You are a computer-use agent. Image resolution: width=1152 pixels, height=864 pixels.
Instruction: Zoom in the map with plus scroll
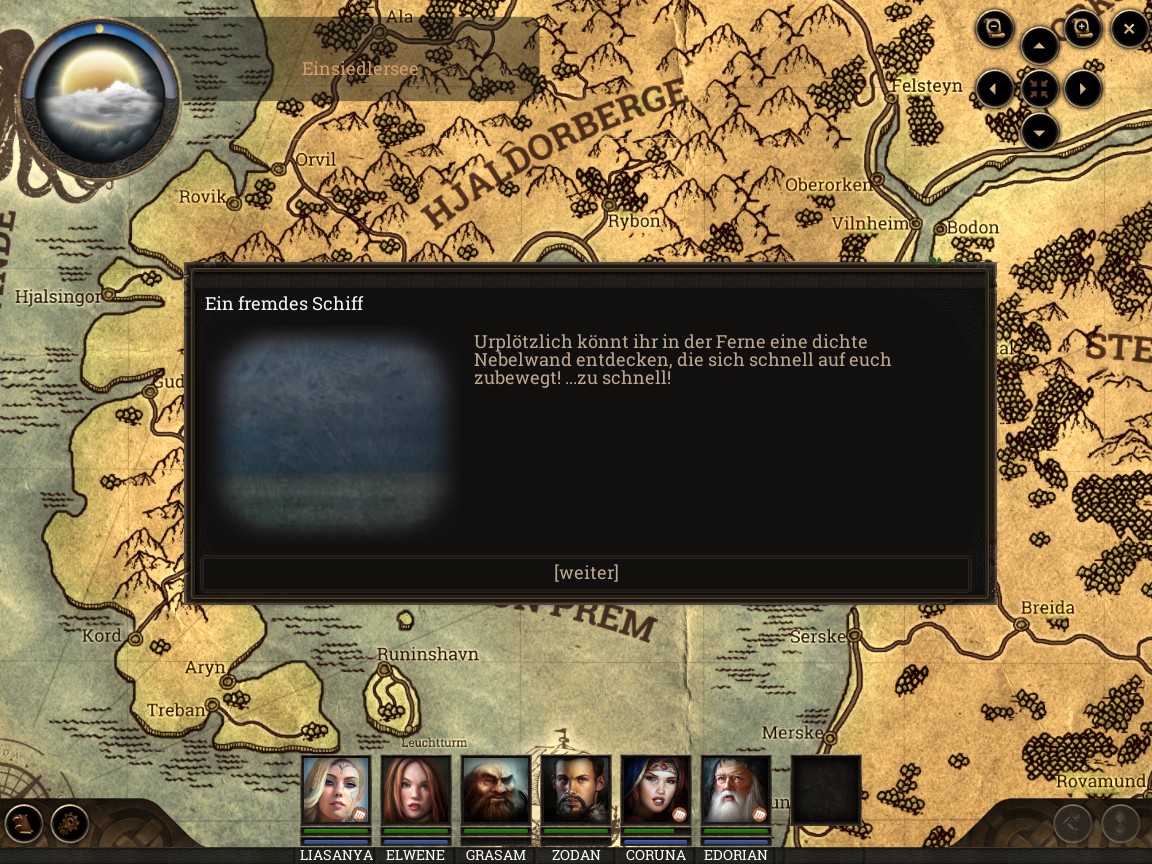click(1083, 28)
